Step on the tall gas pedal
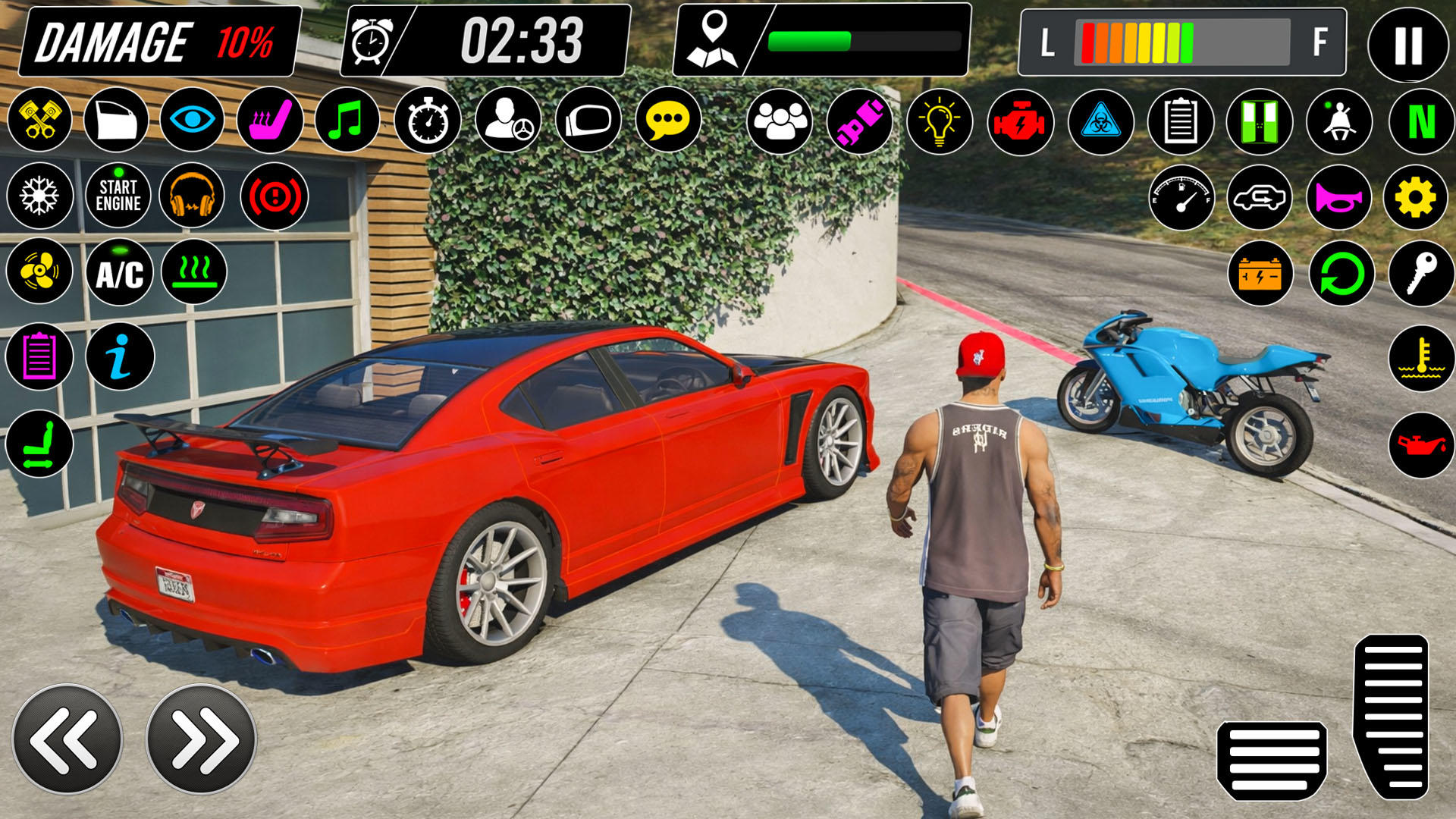This screenshot has width=1456, height=819. (x=1392, y=717)
